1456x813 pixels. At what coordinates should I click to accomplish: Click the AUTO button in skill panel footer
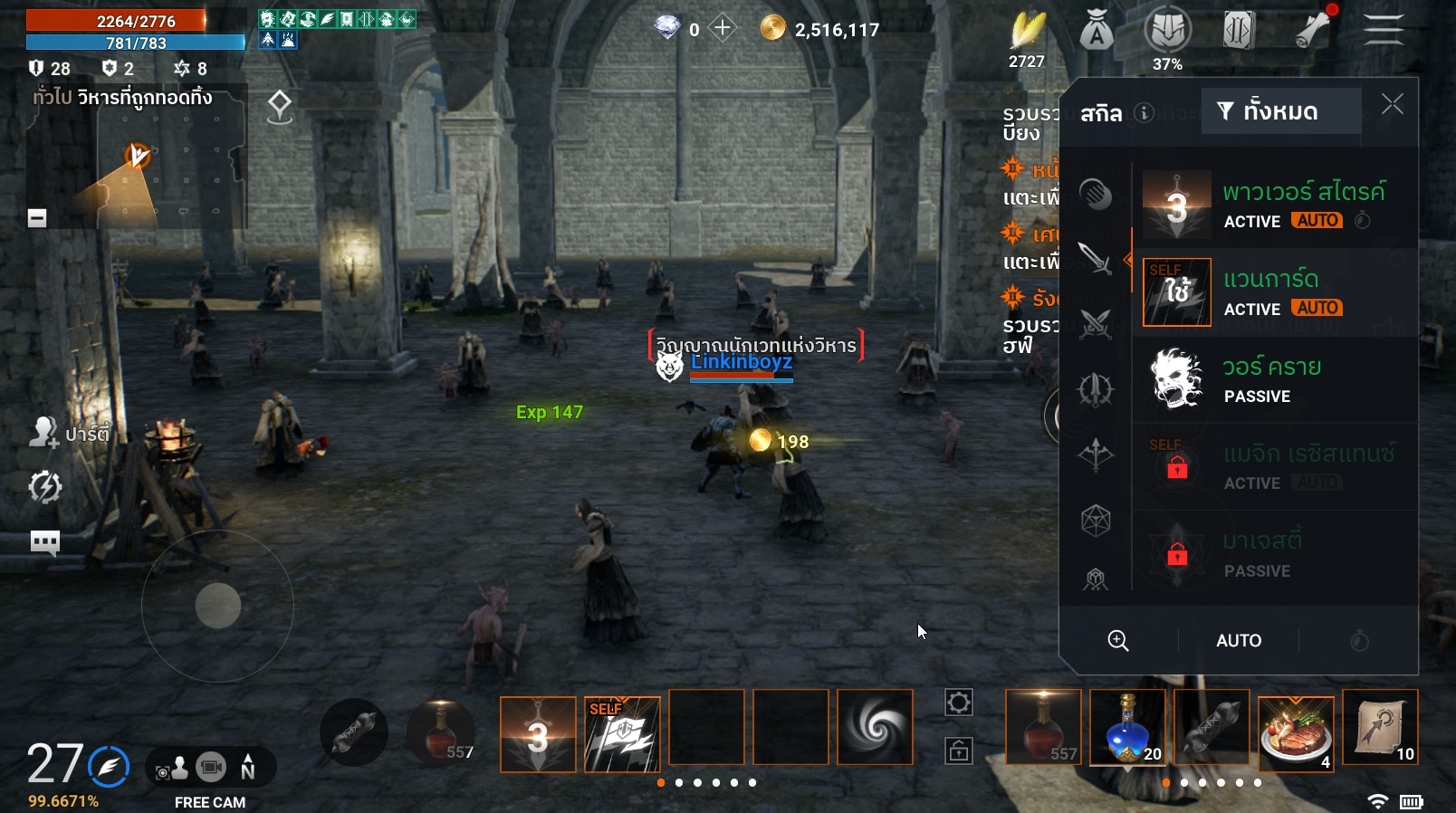click(x=1238, y=641)
